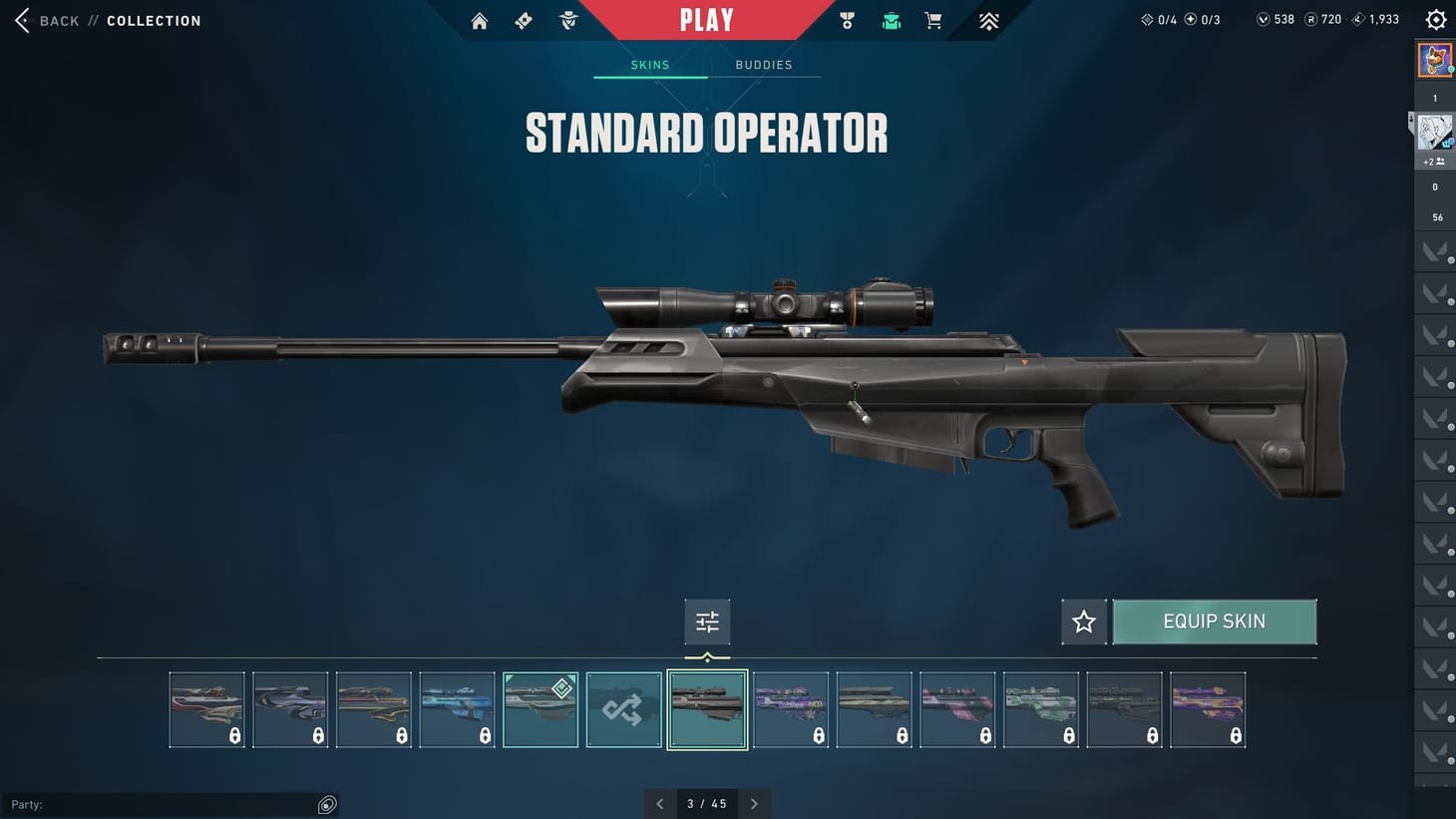Expand the weapon variant options panel

[x=707, y=620]
